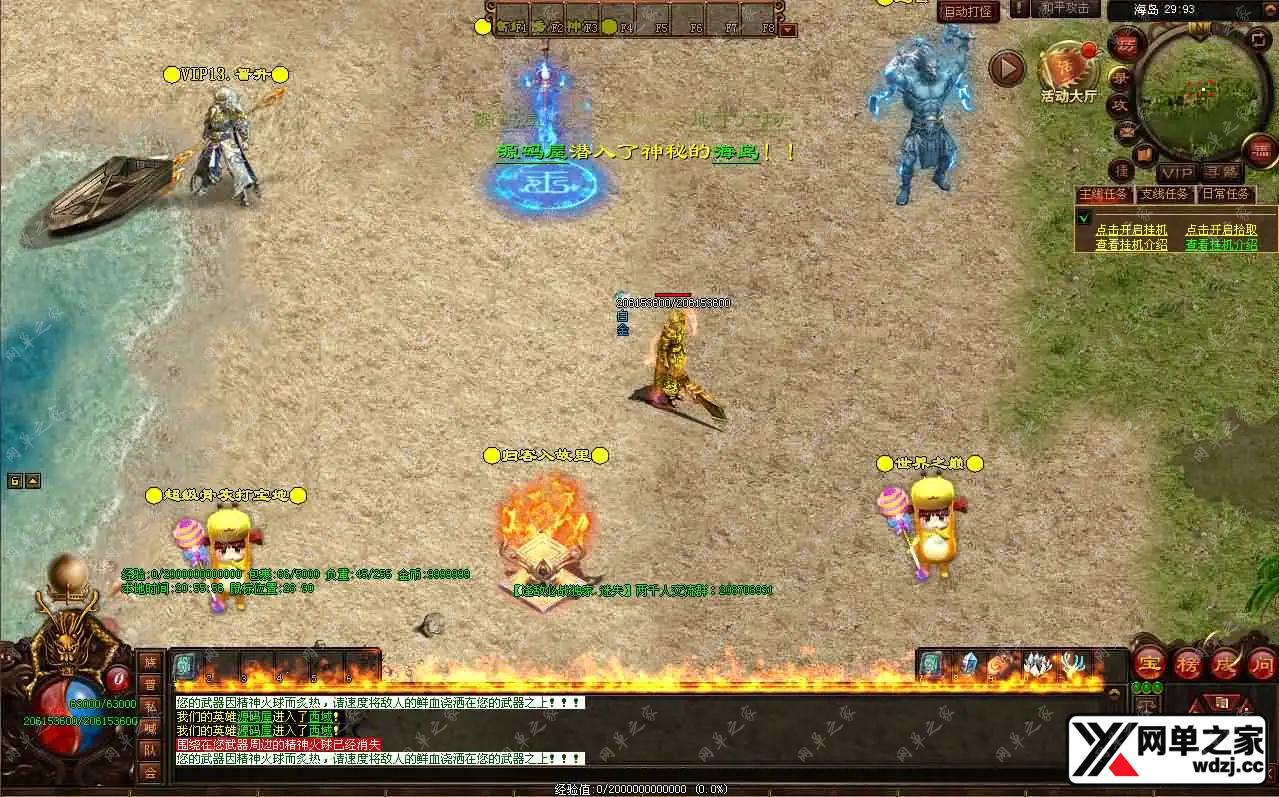Select the 队 team chat channel
The width and height of the screenshot is (1279, 797).
click(x=150, y=750)
